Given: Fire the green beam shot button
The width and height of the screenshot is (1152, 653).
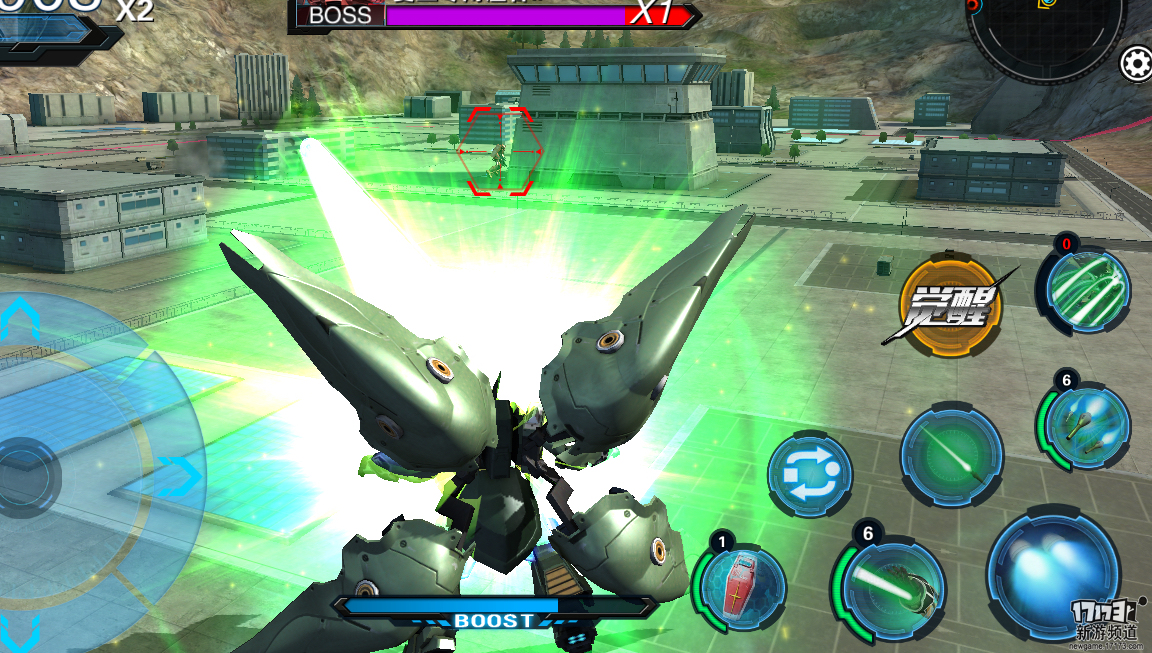Looking at the screenshot, I should pyautogui.click(x=951, y=457).
